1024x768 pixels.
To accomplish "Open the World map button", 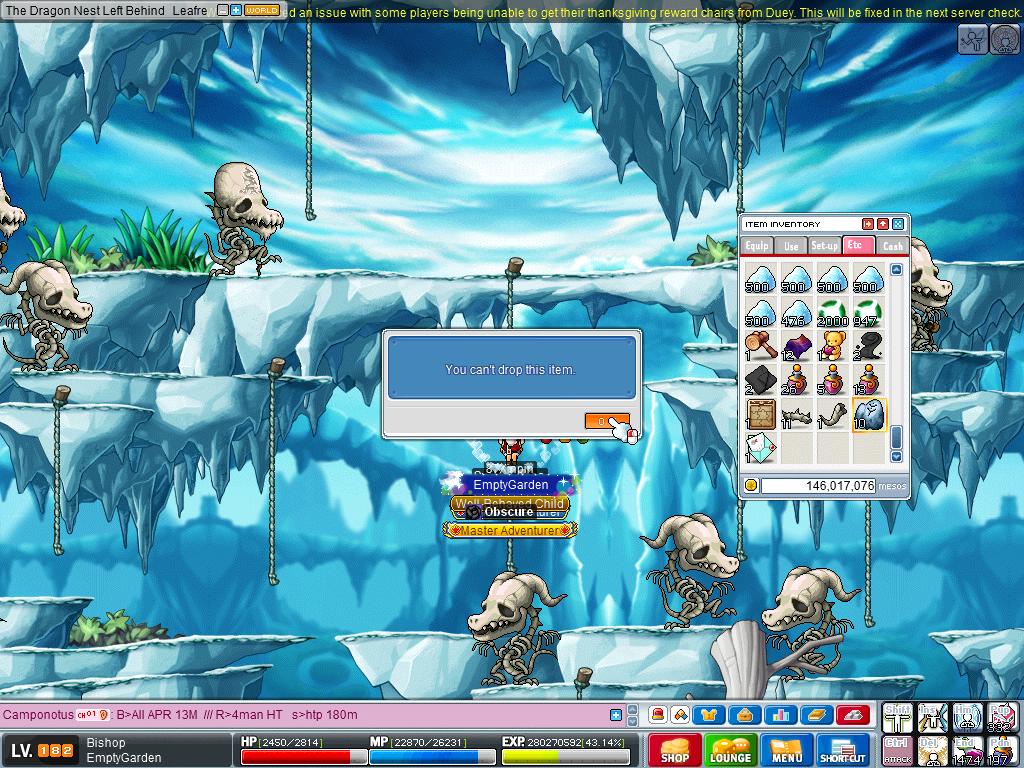I will [262, 10].
